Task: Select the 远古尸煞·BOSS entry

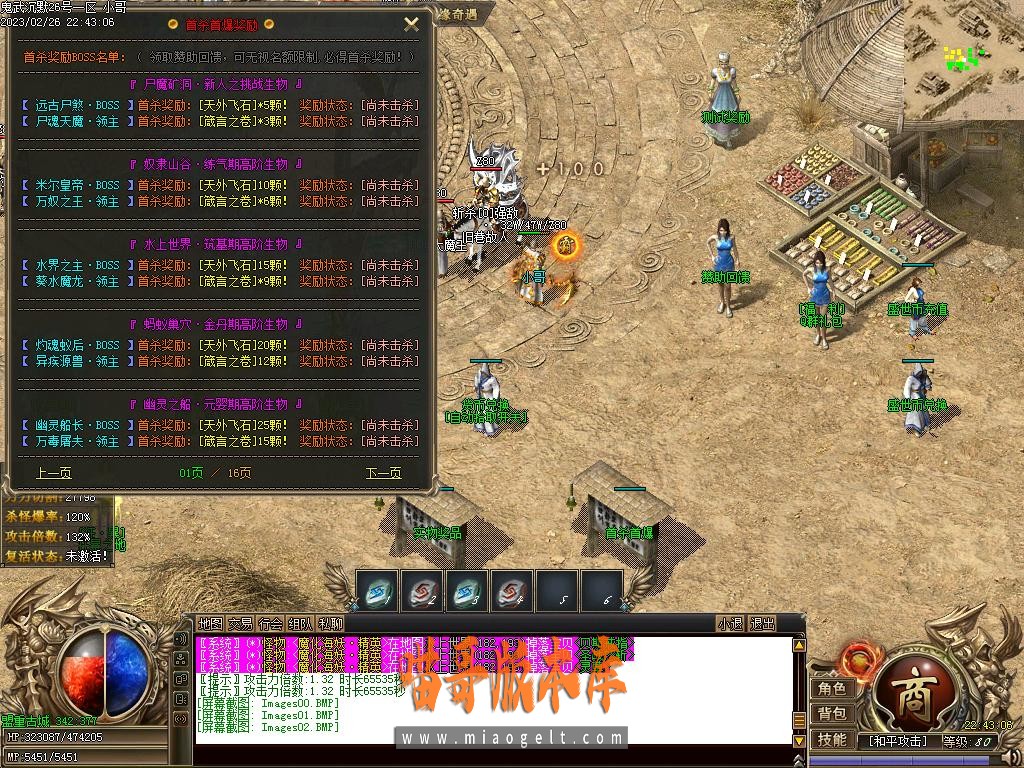Action: pyautogui.click(x=76, y=105)
